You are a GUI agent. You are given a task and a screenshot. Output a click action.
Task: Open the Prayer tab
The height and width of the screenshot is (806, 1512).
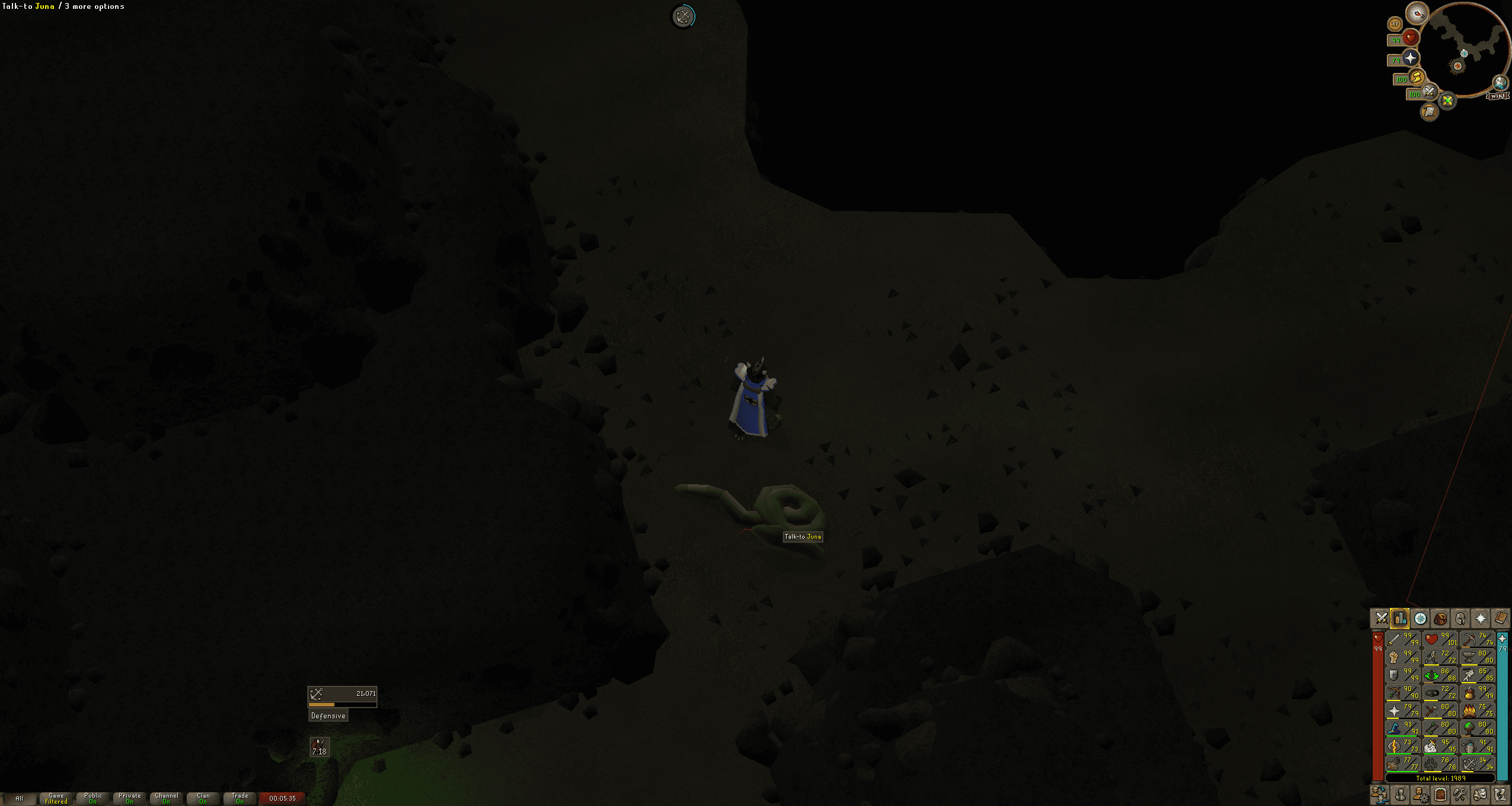pyautogui.click(x=1481, y=619)
